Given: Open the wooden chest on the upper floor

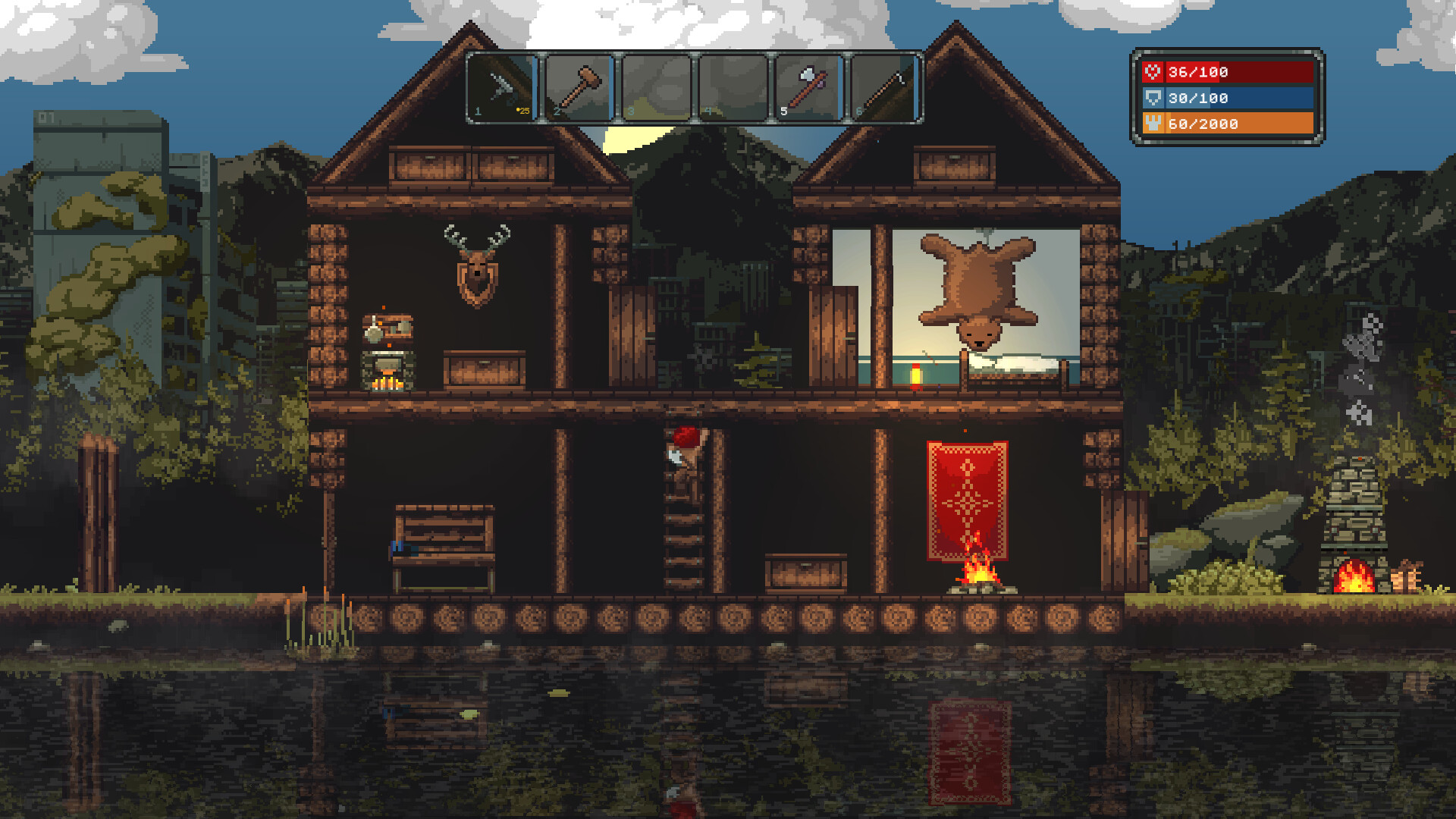Looking at the screenshot, I should 484,372.
